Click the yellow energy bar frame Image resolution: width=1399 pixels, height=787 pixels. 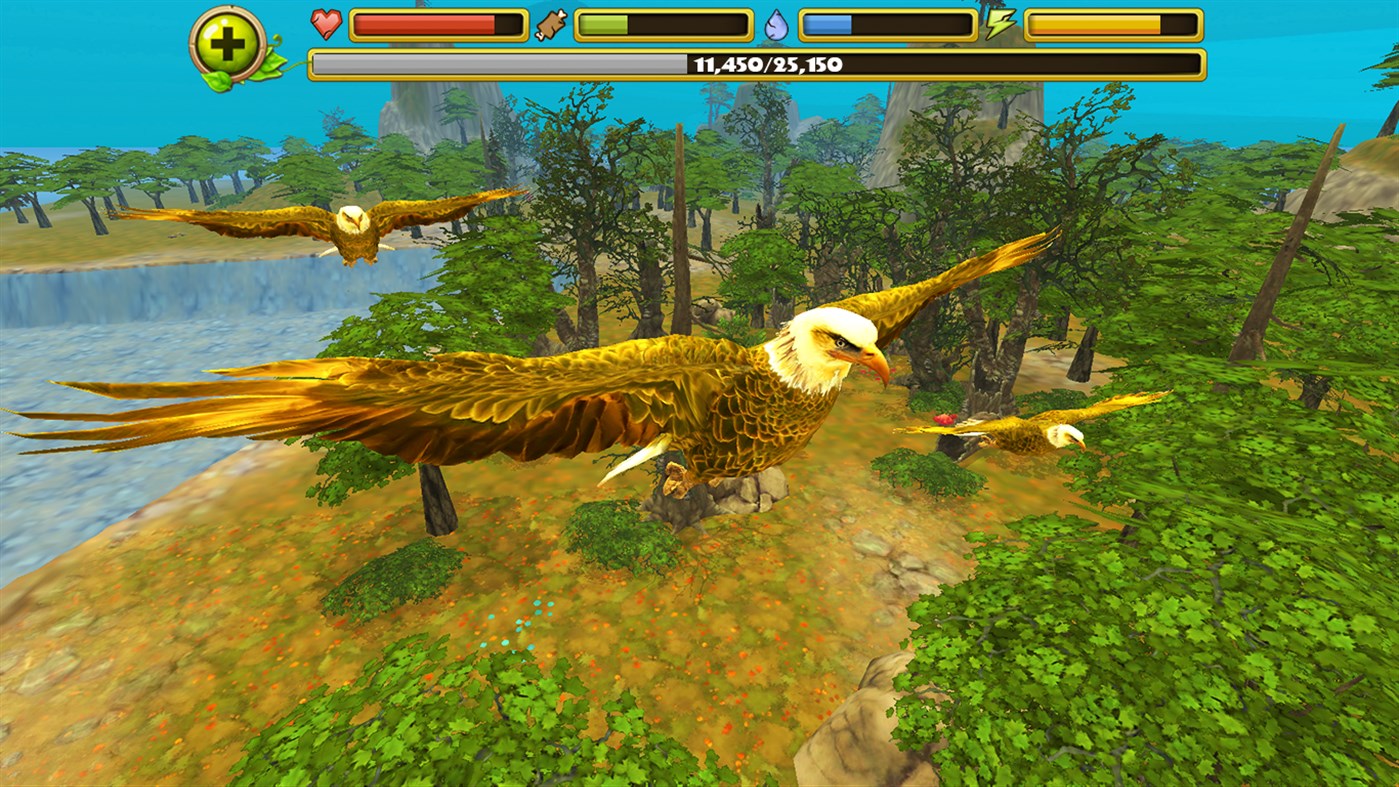(1115, 22)
